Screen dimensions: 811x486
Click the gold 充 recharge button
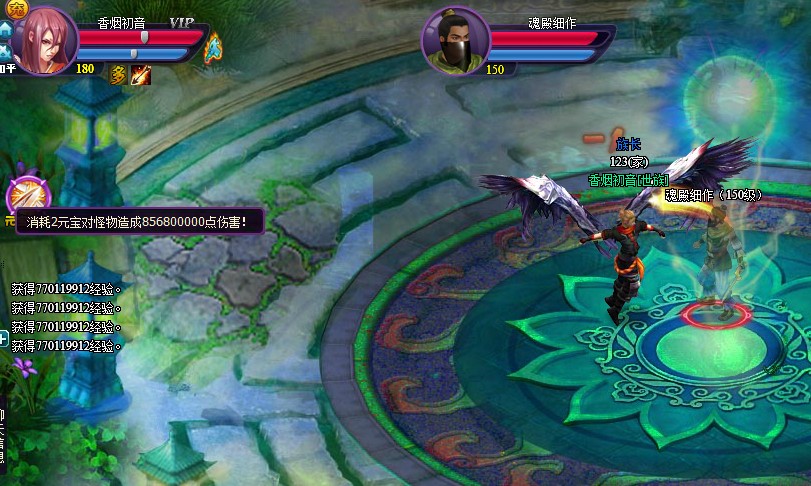[9, 5]
